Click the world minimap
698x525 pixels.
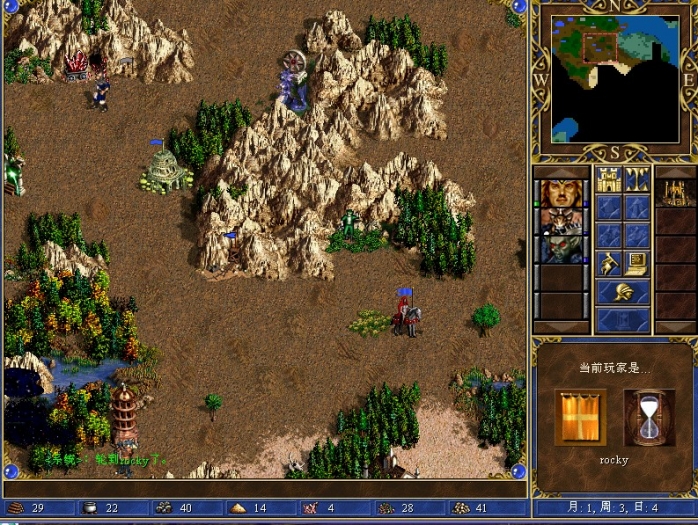click(614, 78)
